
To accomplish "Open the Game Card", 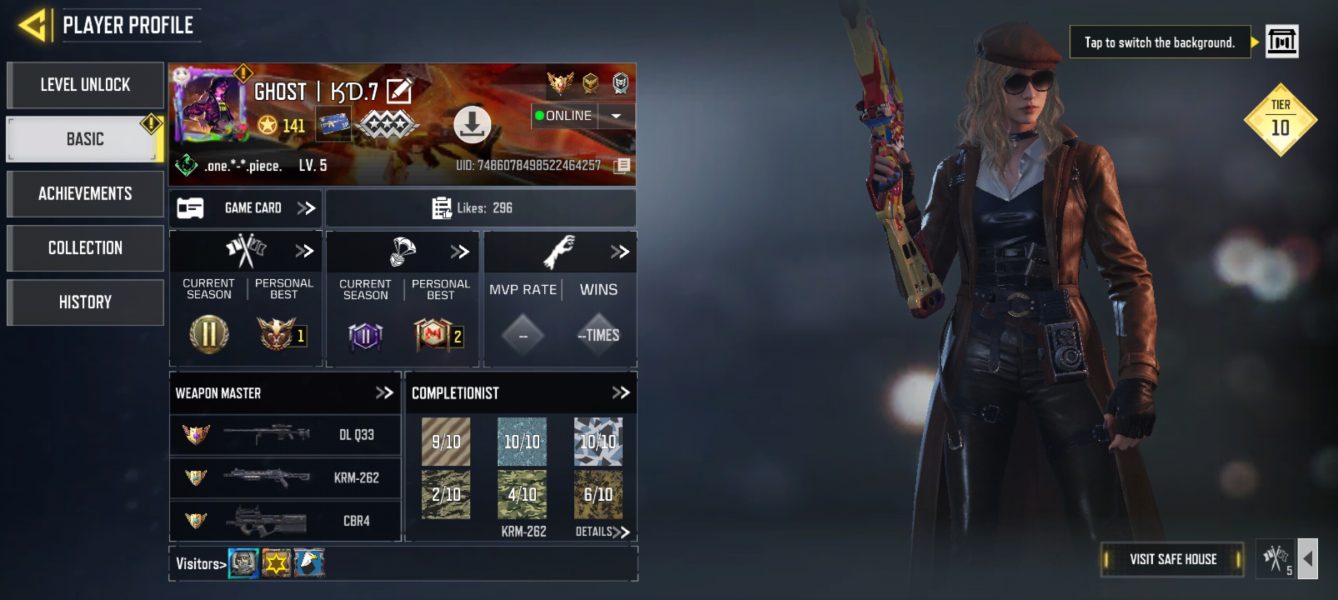I will click(x=245, y=208).
